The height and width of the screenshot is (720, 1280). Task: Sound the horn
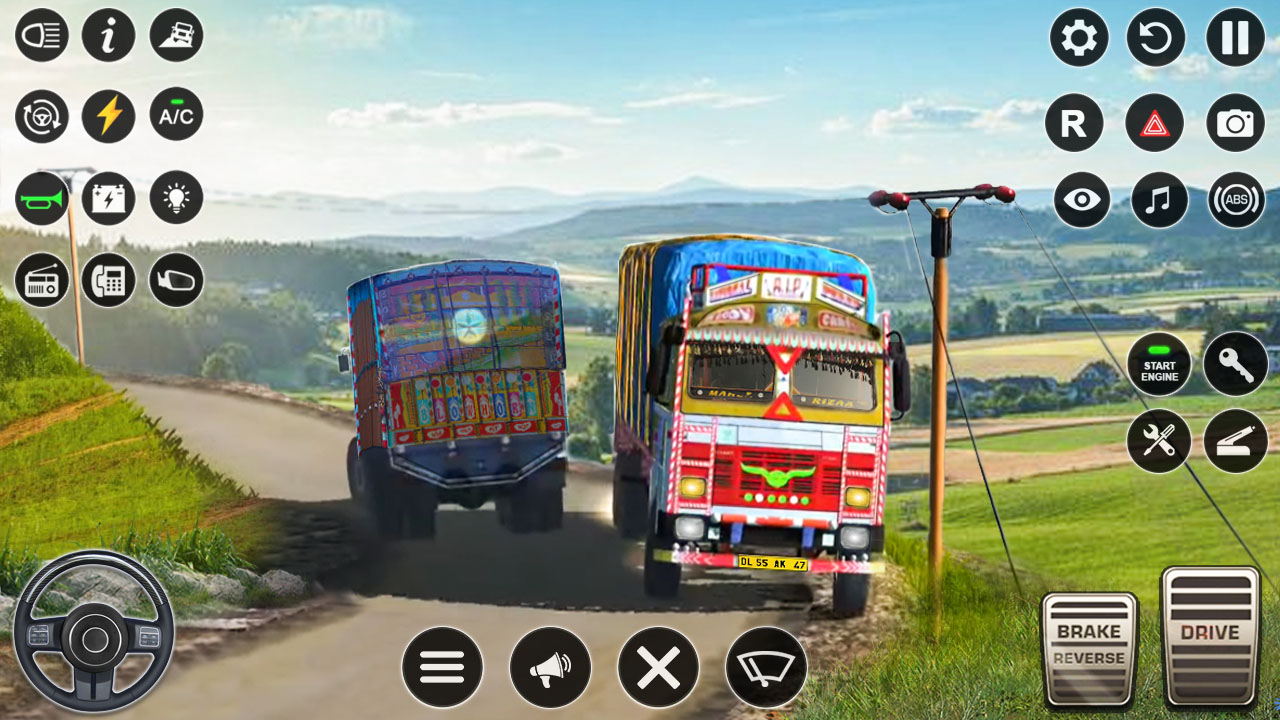tap(41, 197)
